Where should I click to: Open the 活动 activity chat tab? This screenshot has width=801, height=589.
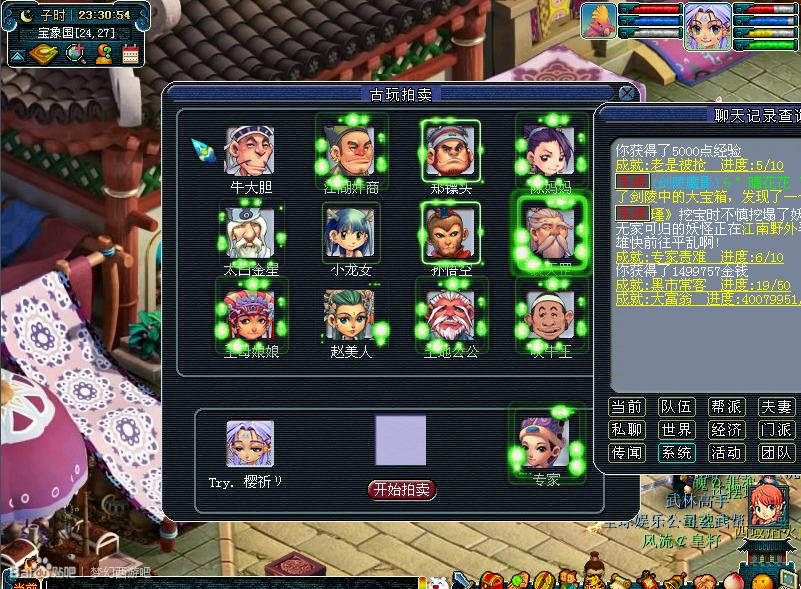[x=726, y=452]
